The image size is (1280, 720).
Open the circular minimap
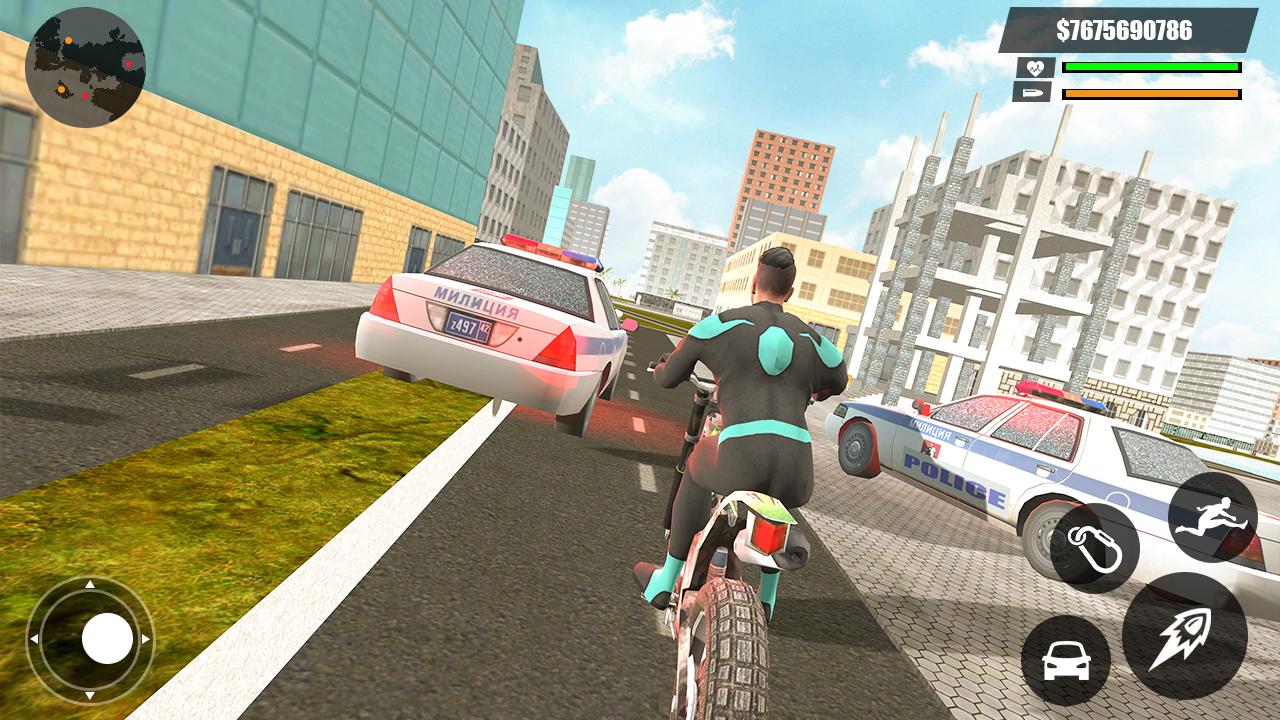[85, 63]
